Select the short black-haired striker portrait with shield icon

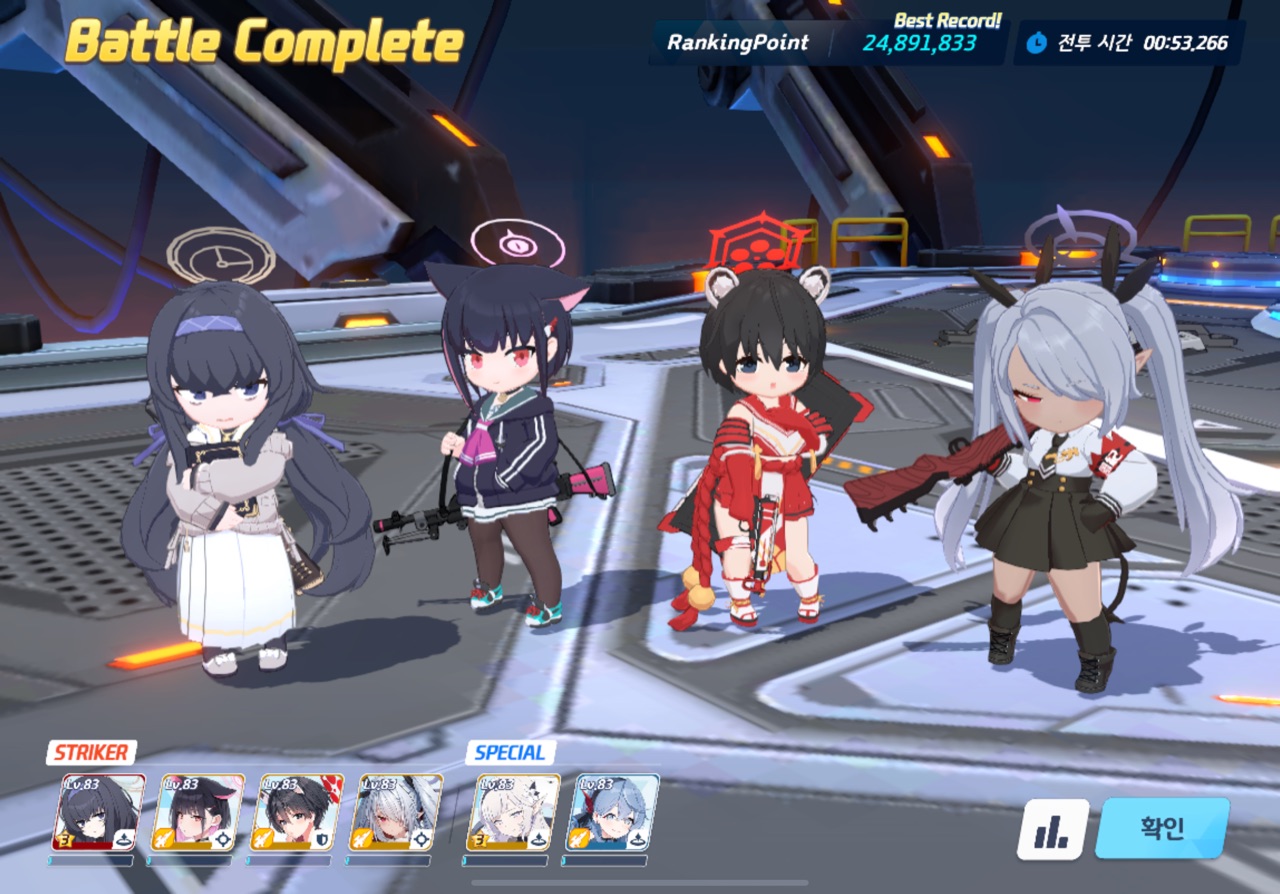point(296,812)
